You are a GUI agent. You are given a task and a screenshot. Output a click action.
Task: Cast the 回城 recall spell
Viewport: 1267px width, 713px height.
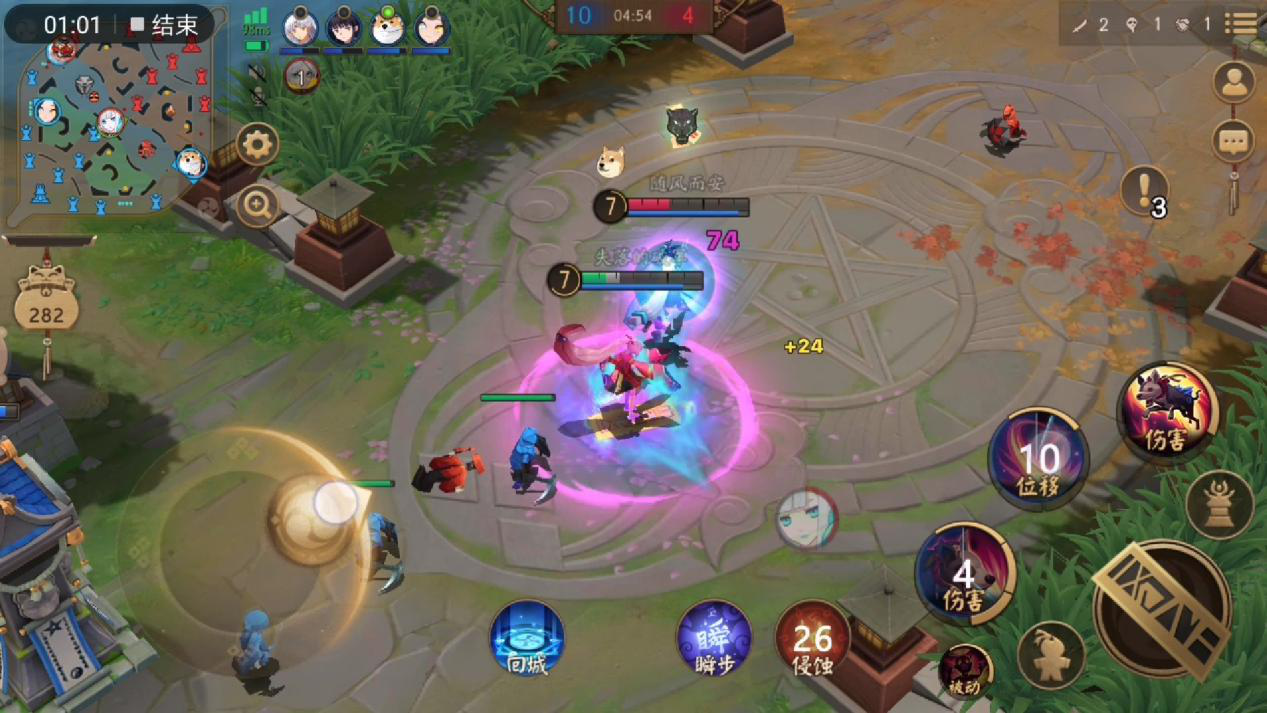pyautogui.click(x=527, y=638)
